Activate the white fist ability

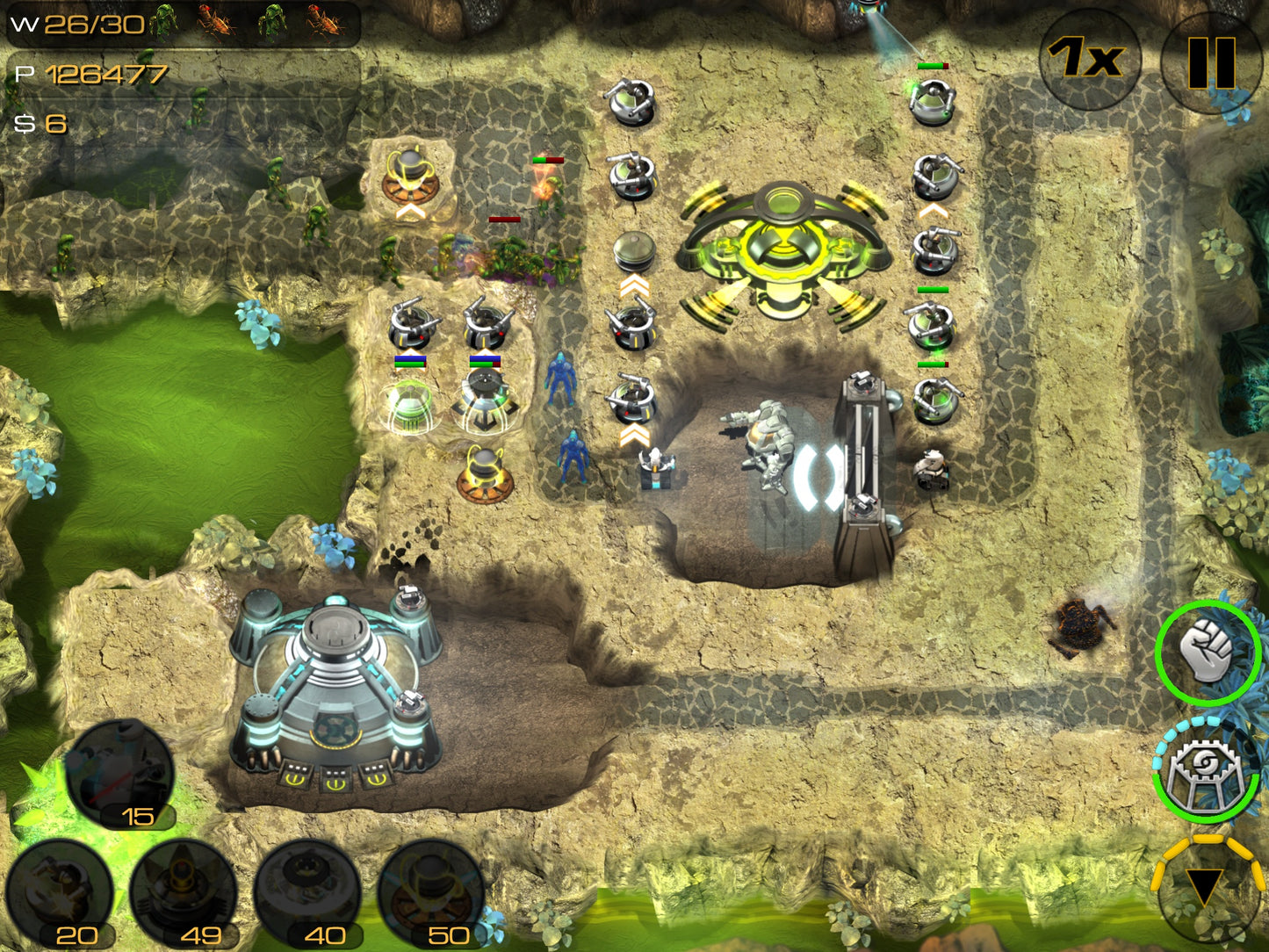coord(1208,652)
